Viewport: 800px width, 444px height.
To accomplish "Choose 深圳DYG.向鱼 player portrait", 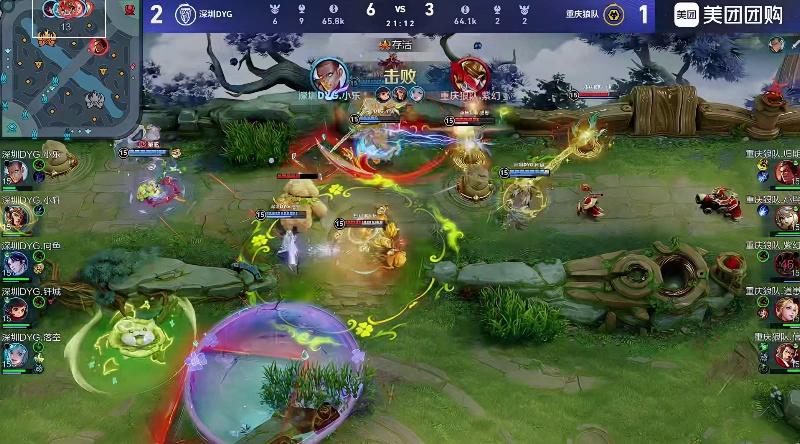I will pos(17,263).
